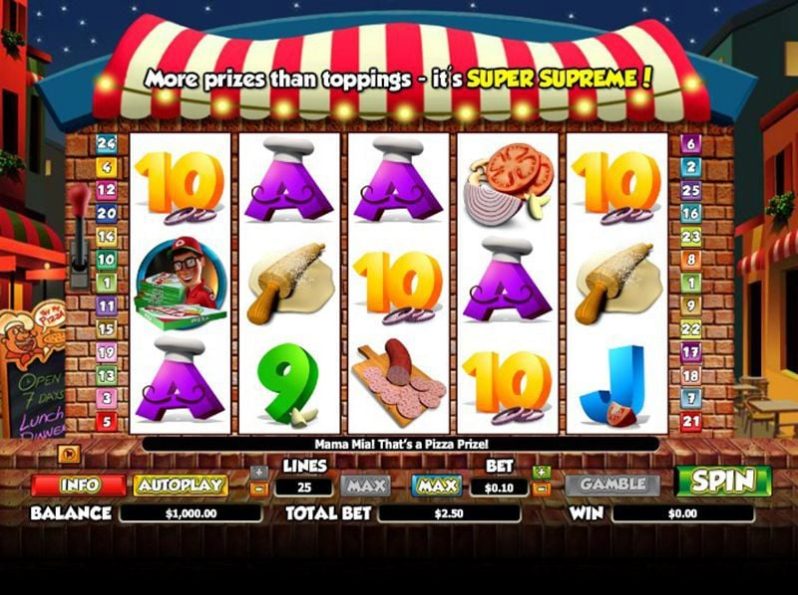Select payline number 1 on left side
The image size is (798, 595).
(106, 283)
